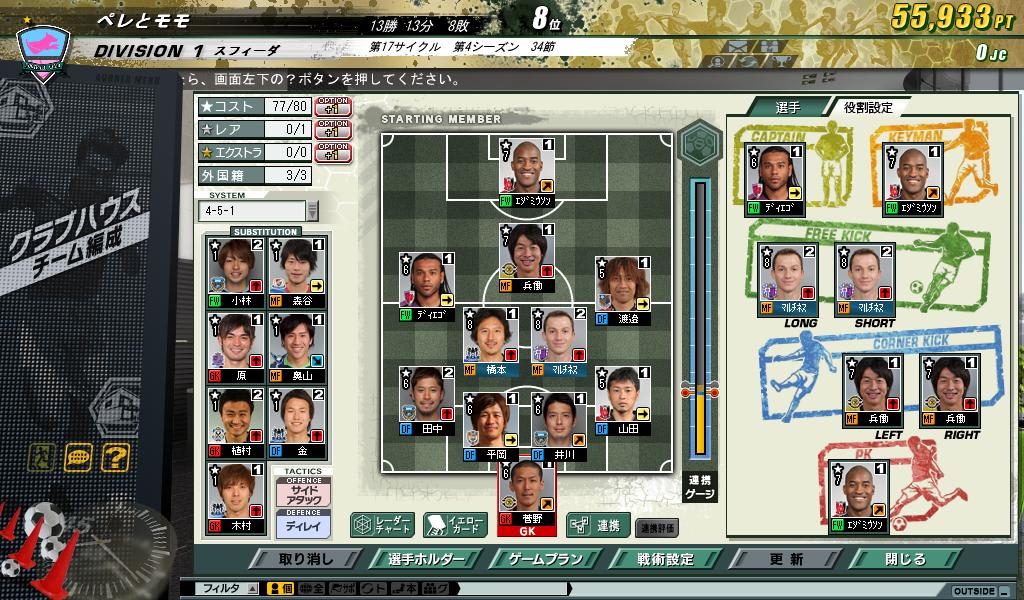Choose the ディレイ defence tactic

pyautogui.click(x=302, y=524)
